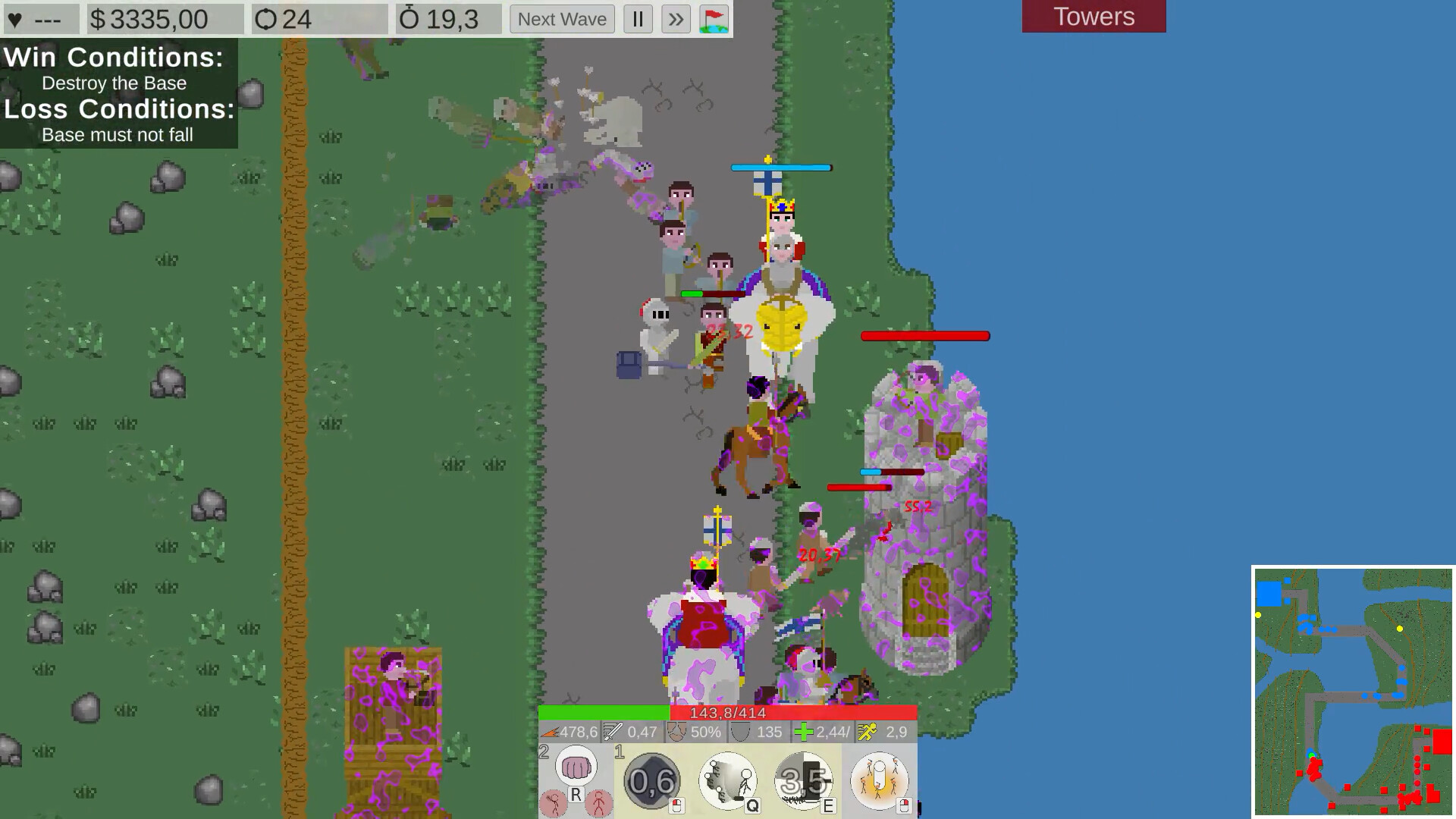
Task: Click the glowing crowd-summon ability icon
Action: (x=880, y=781)
